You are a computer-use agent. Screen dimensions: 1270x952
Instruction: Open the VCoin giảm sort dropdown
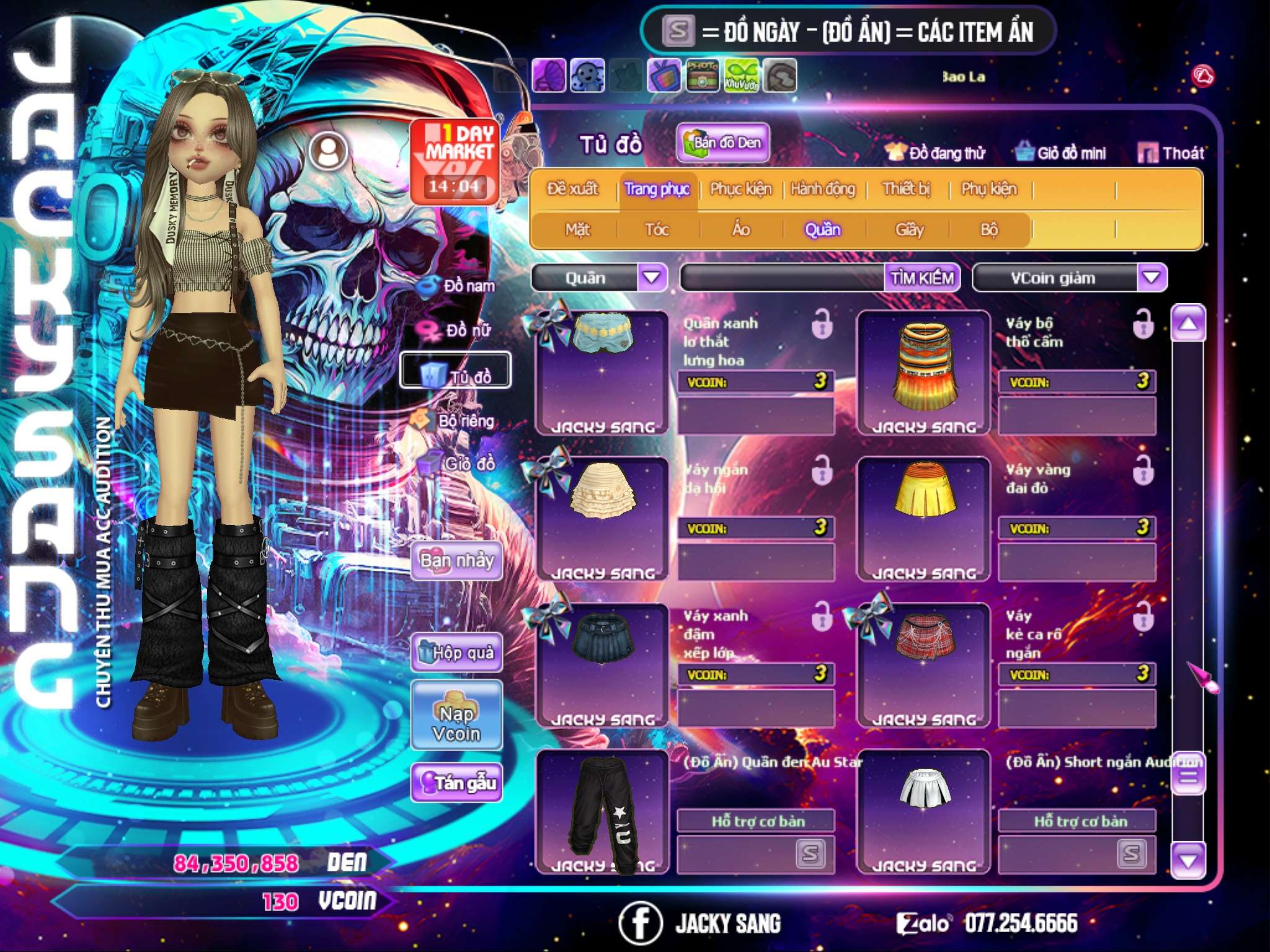click(1152, 278)
